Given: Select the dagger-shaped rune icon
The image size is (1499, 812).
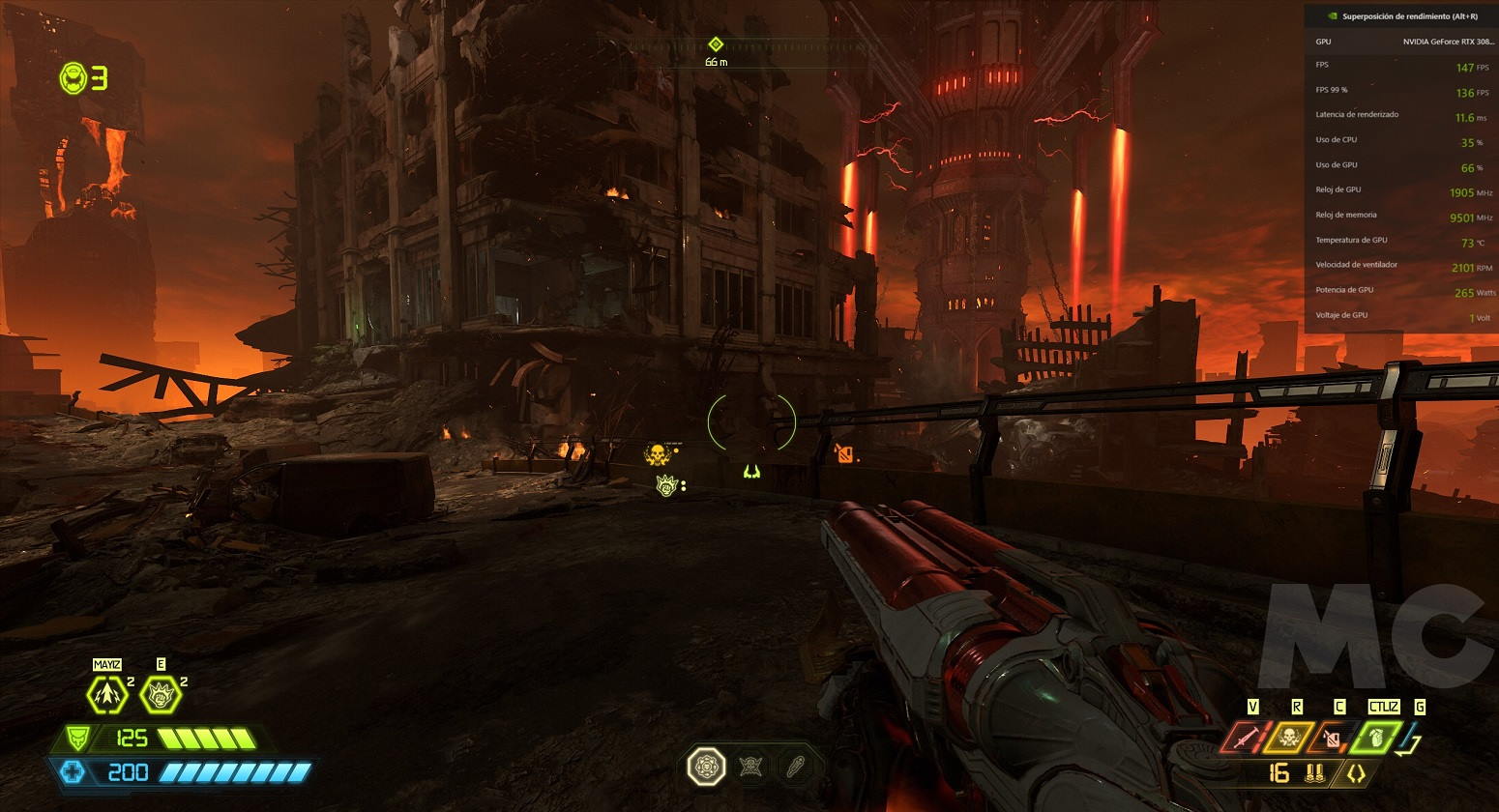Looking at the screenshot, I should tap(793, 768).
